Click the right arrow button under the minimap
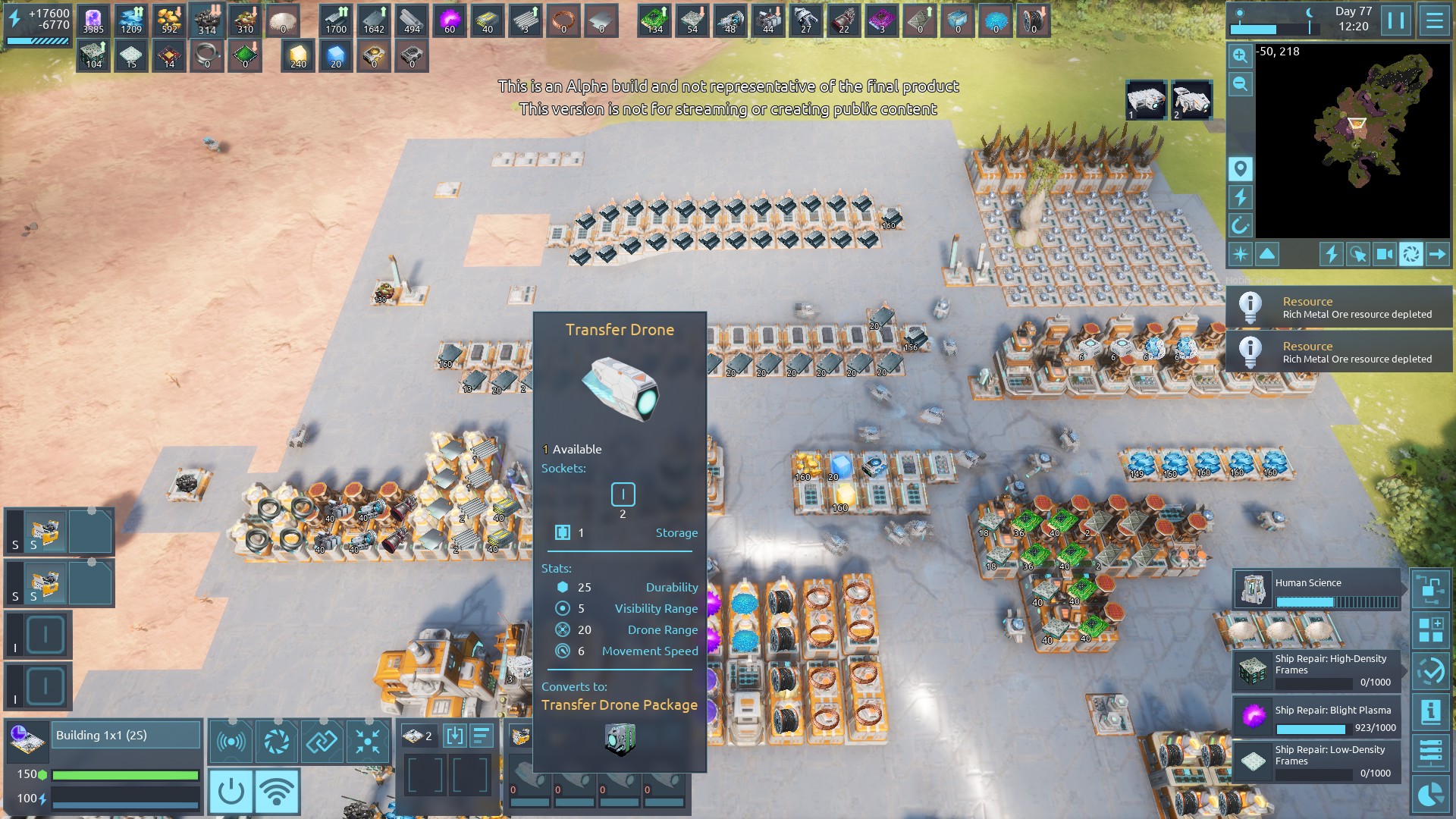1456x819 pixels. (x=1437, y=254)
